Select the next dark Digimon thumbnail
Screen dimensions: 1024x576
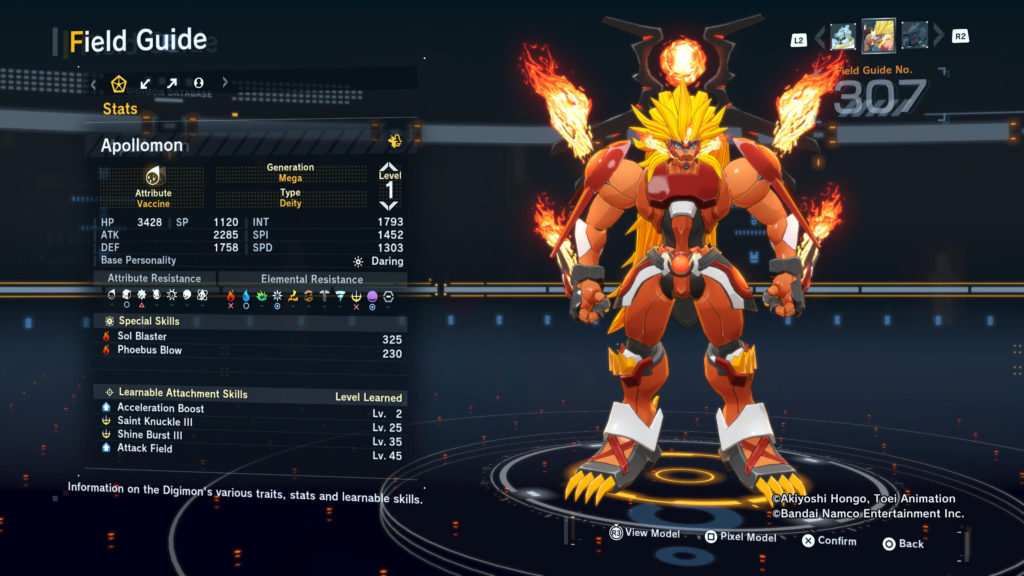tap(915, 36)
